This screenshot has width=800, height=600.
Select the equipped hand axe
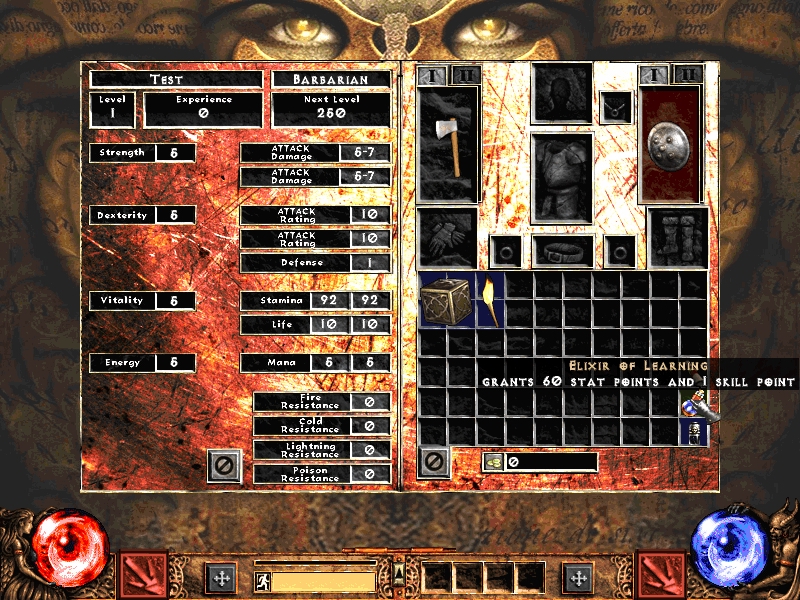coord(448,144)
